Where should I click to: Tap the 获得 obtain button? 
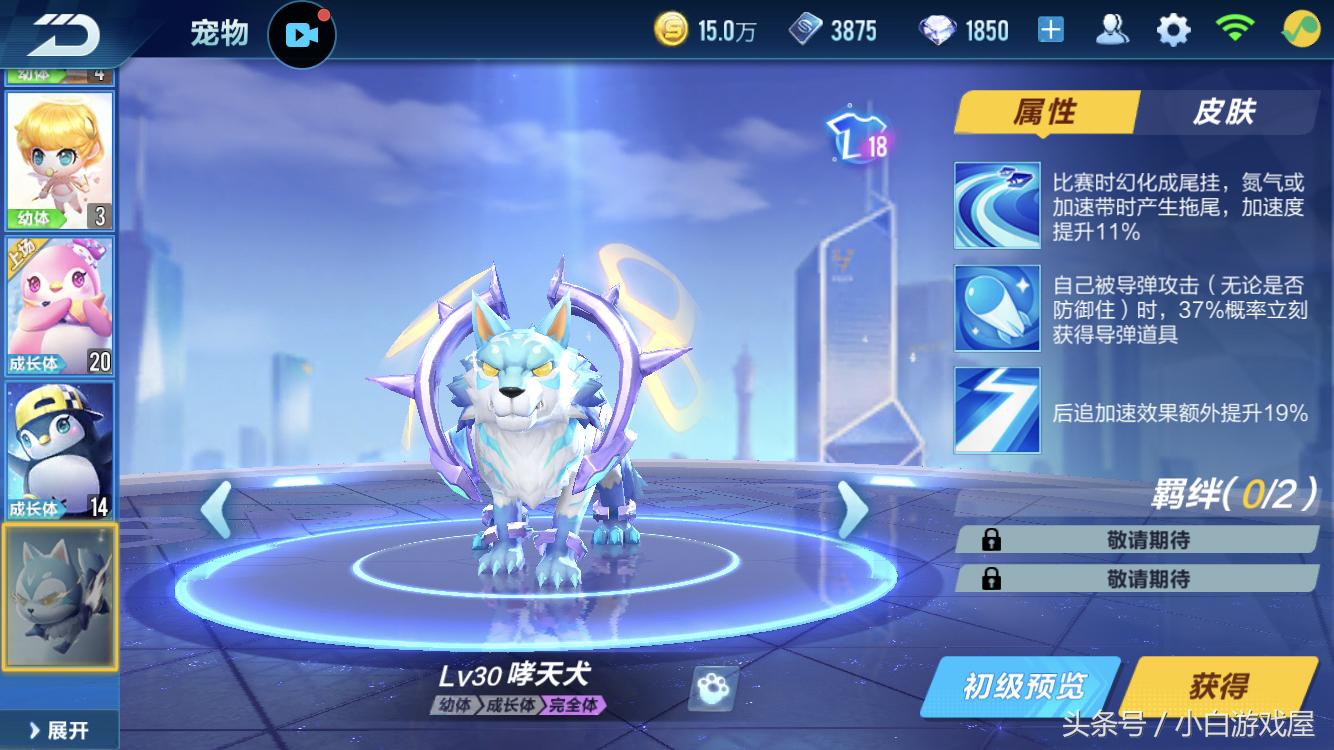coord(1220,686)
